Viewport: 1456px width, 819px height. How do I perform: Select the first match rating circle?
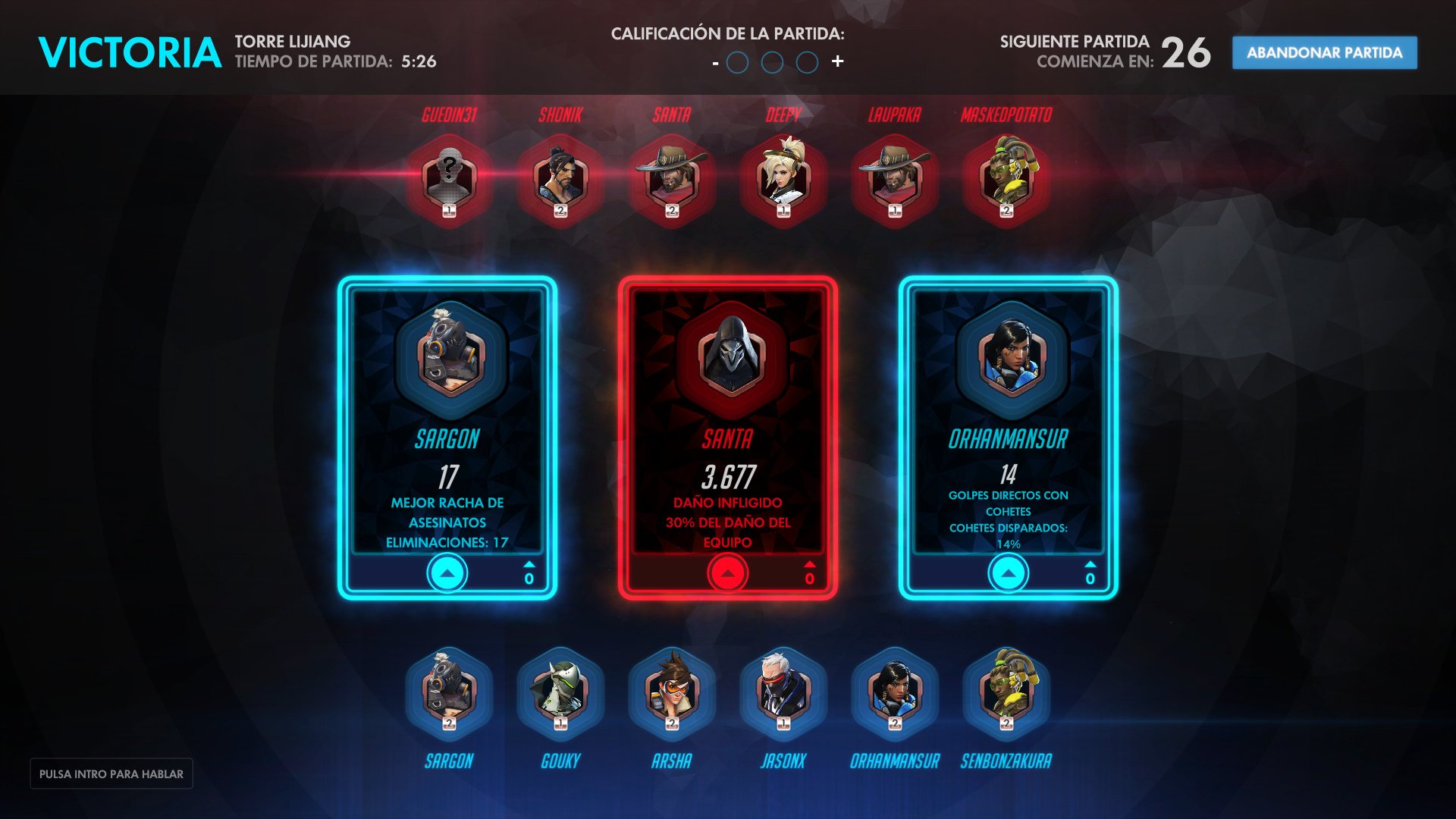point(738,63)
